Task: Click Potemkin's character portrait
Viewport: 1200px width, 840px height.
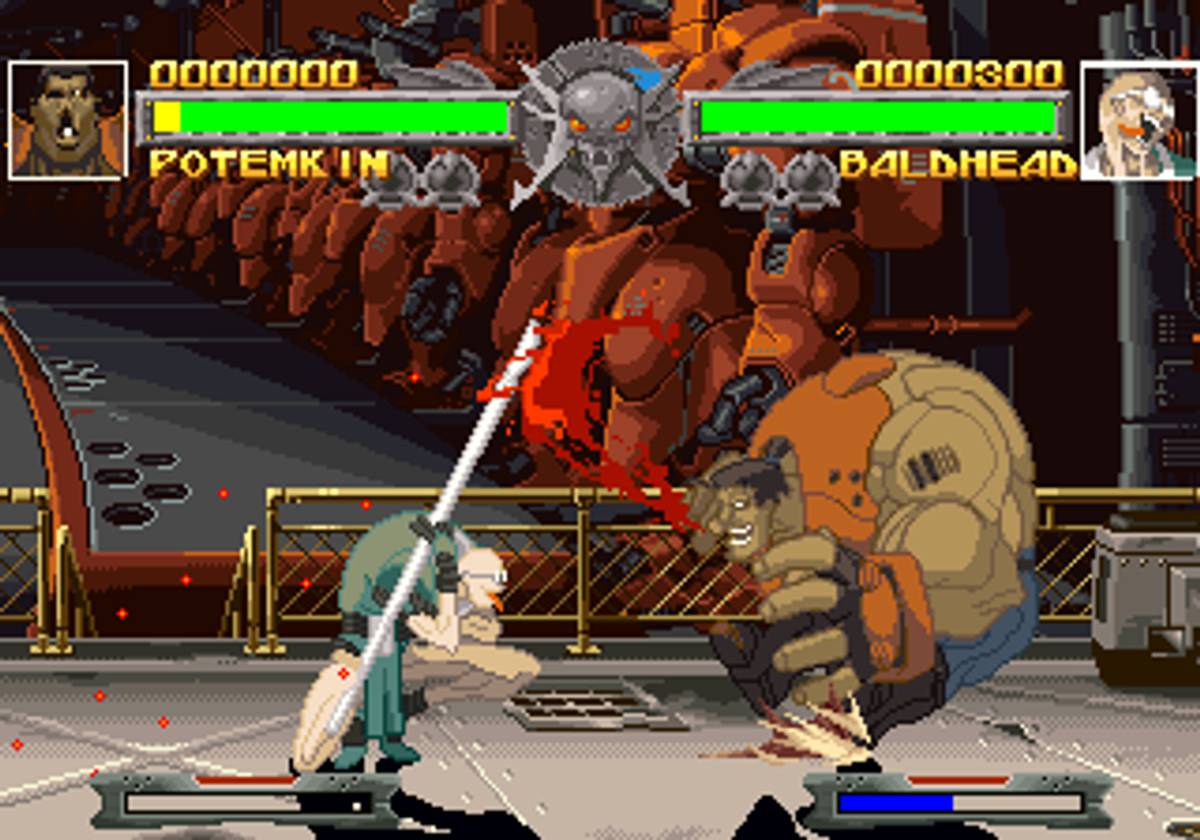Action: pyautogui.click(x=68, y=120)
